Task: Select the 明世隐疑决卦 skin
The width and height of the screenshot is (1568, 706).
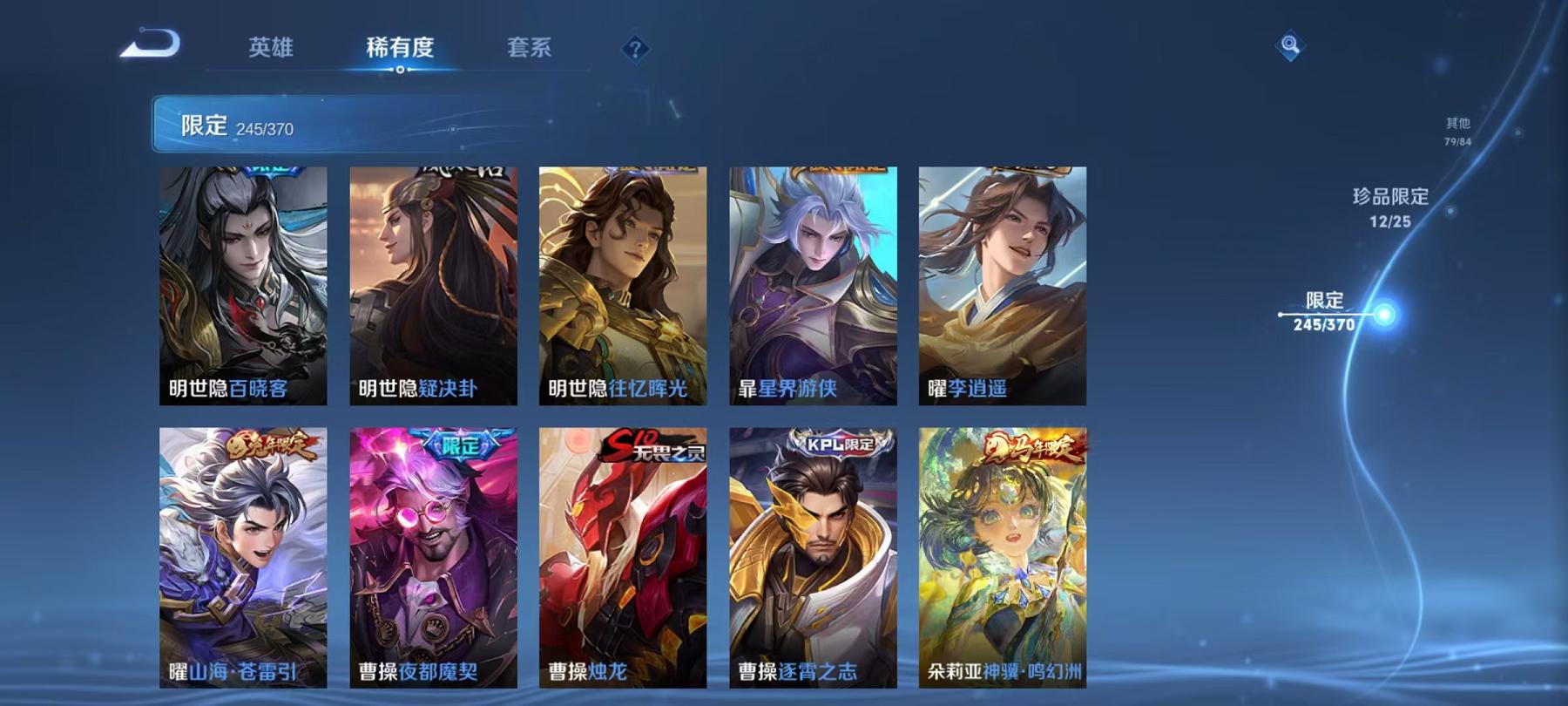Action: tap(436, 288)
